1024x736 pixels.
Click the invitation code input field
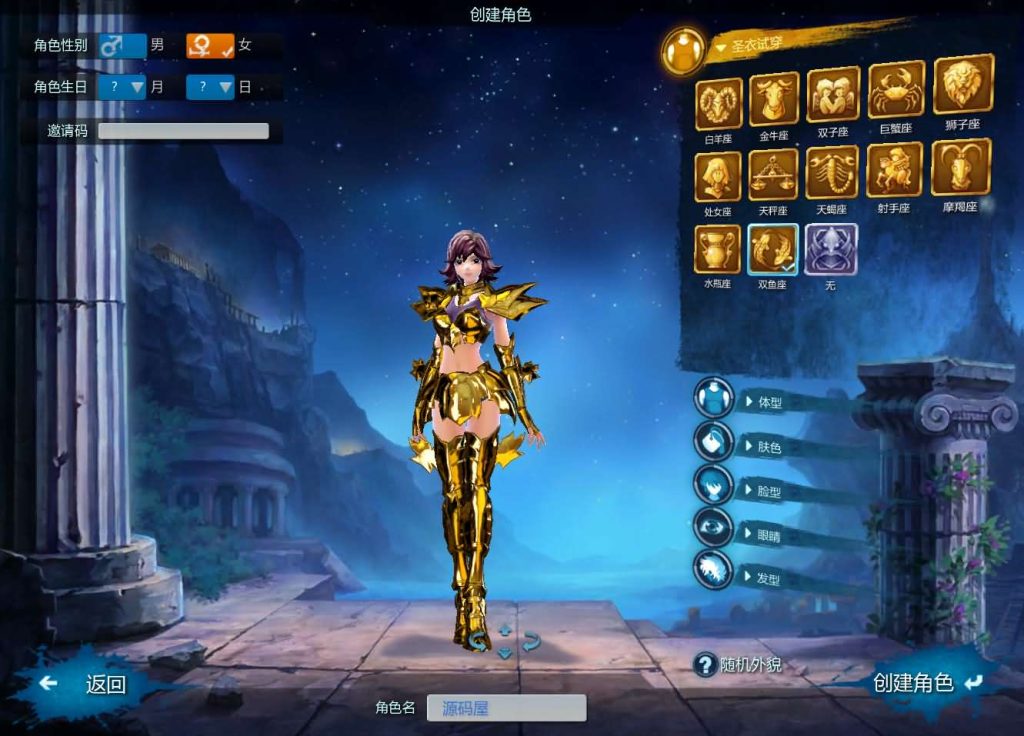click(x=183, y=131)
